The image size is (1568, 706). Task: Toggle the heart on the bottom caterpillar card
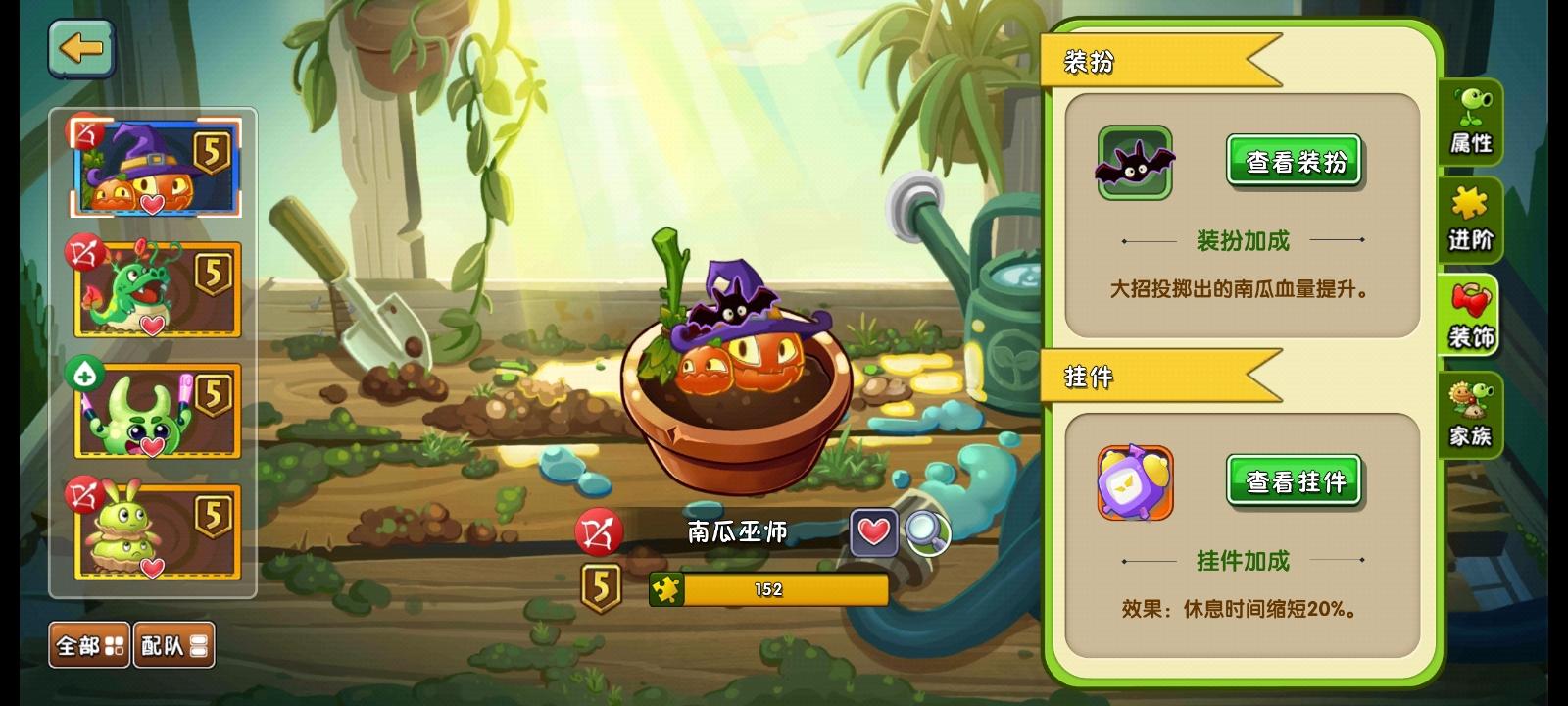151,567
